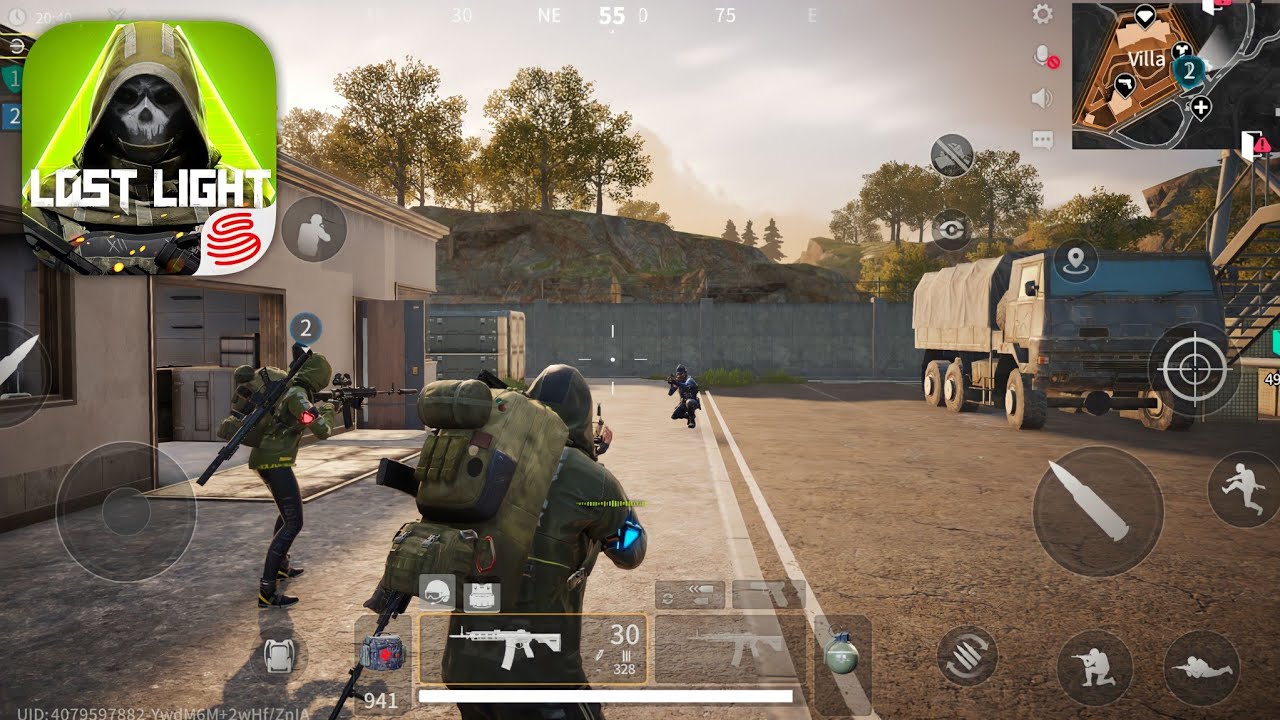Switch to the pistol sidearm button
This screenshot has width=1280, height=720.
(x=768, y=594)
